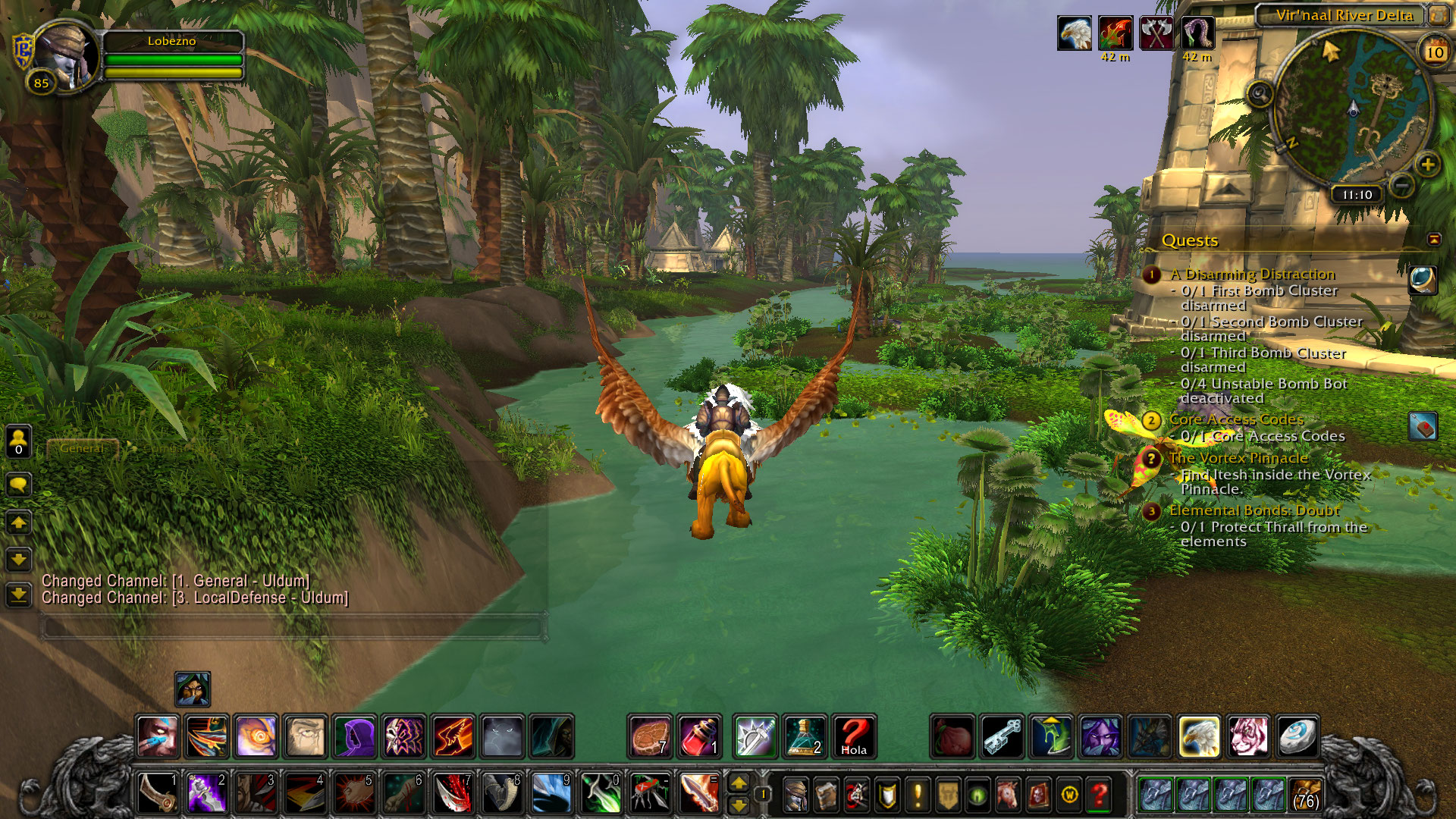
Task: Open the minimap tracking magnifier button
Action: pyautogui.click(x=1260, y=95)
